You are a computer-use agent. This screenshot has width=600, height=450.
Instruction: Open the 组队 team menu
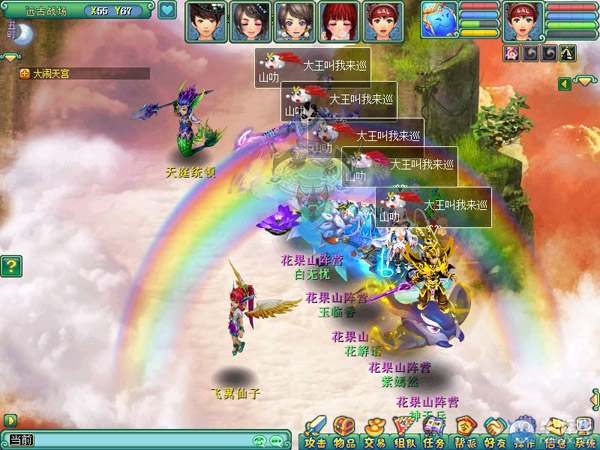404,431
